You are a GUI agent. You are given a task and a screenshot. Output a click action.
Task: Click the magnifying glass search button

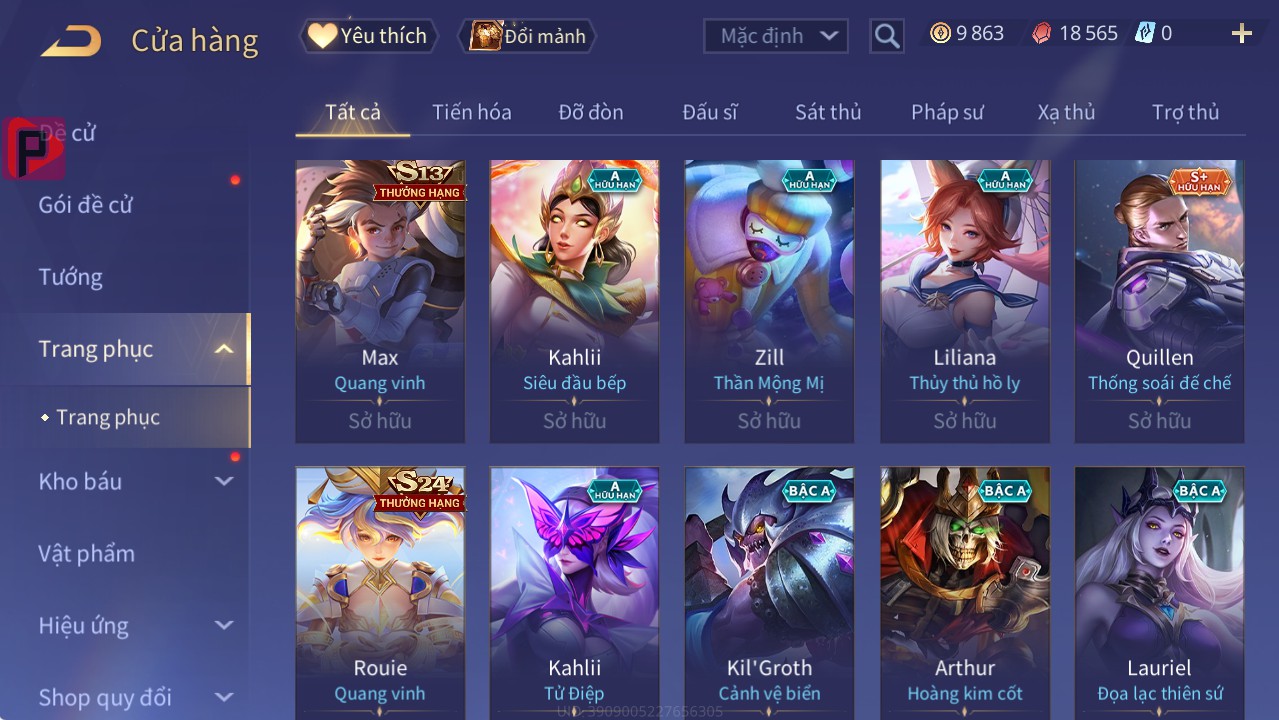pos(886,36)
